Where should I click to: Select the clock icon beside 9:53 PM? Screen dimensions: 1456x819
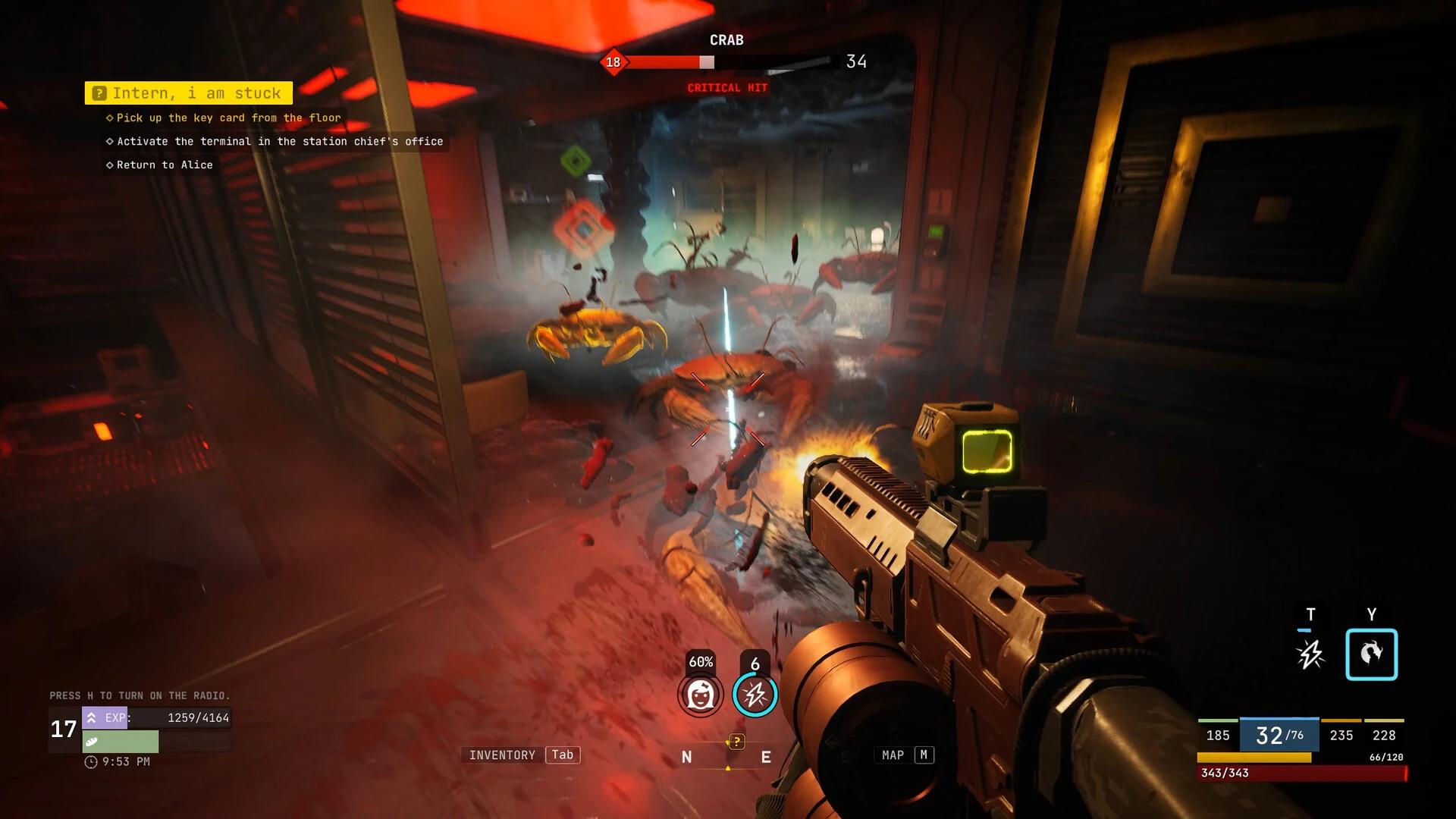[93, 761]
